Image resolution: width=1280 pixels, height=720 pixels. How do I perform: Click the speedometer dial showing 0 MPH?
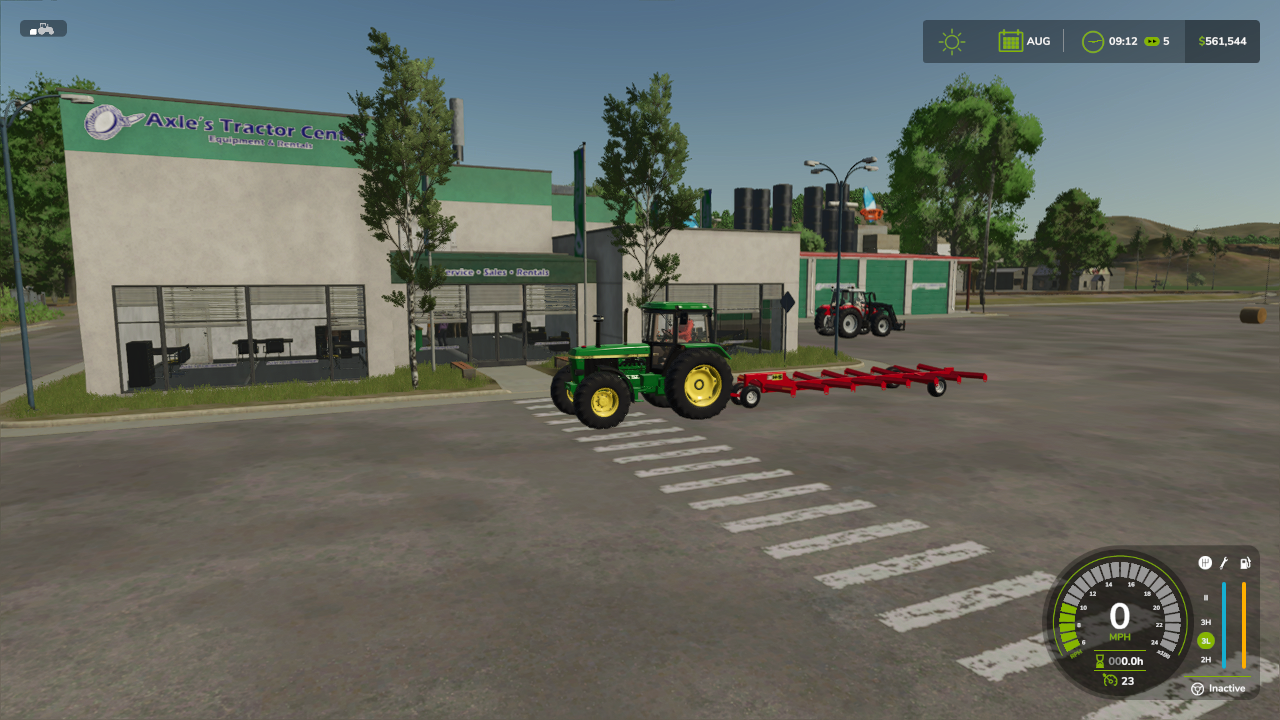[x=1120, y=617]
